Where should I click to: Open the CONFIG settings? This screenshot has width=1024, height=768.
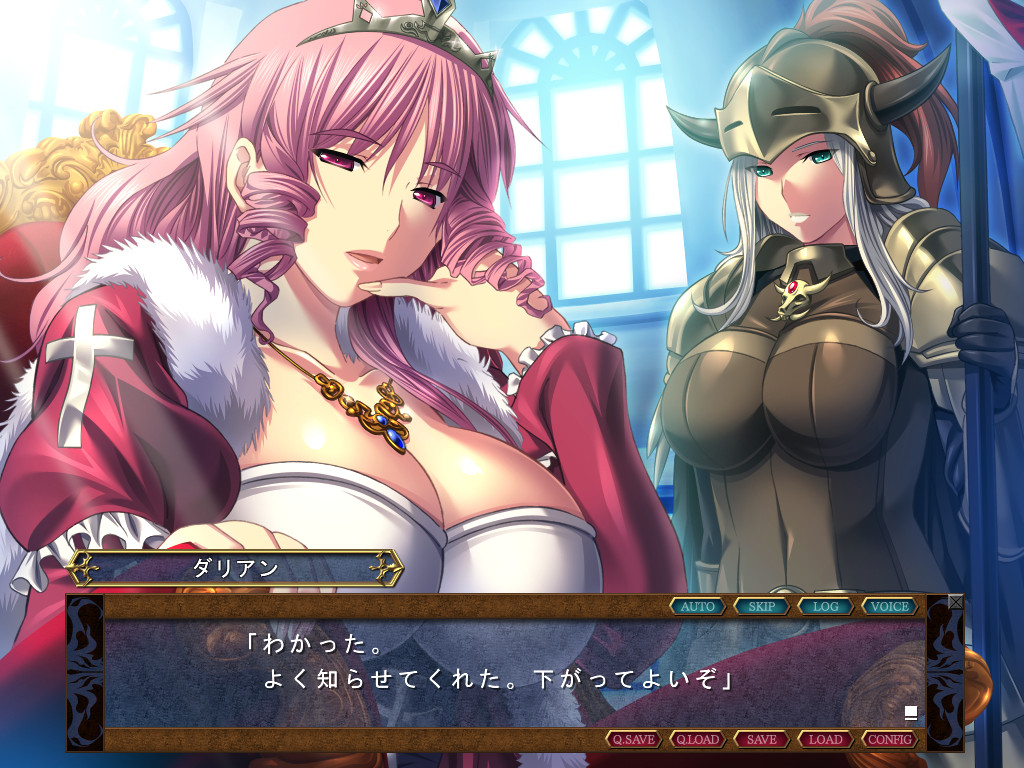890,740
